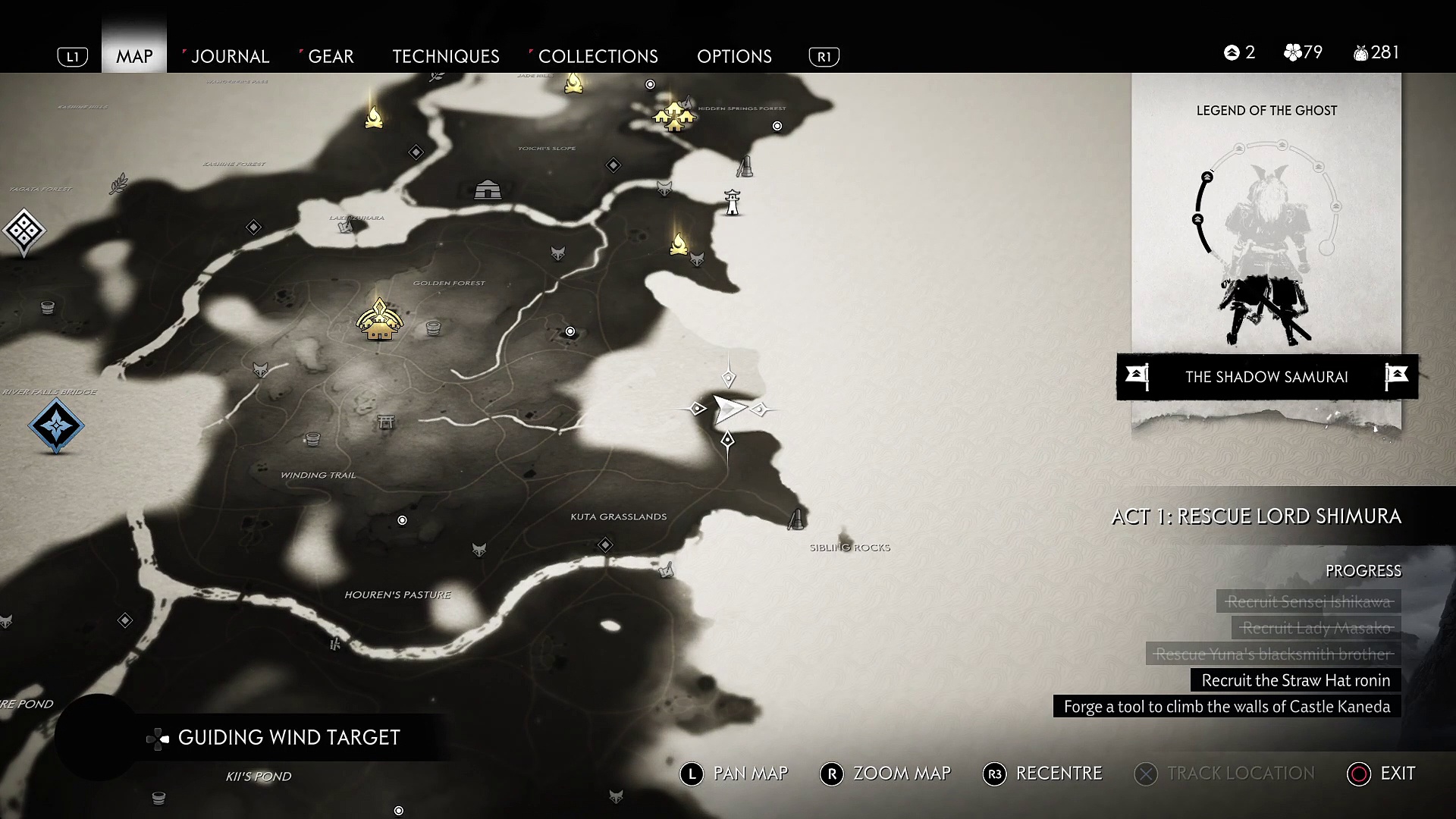Click the white player arrow marker
The width and height of the screenshot is (1456, 819).
tap(729, 409)
